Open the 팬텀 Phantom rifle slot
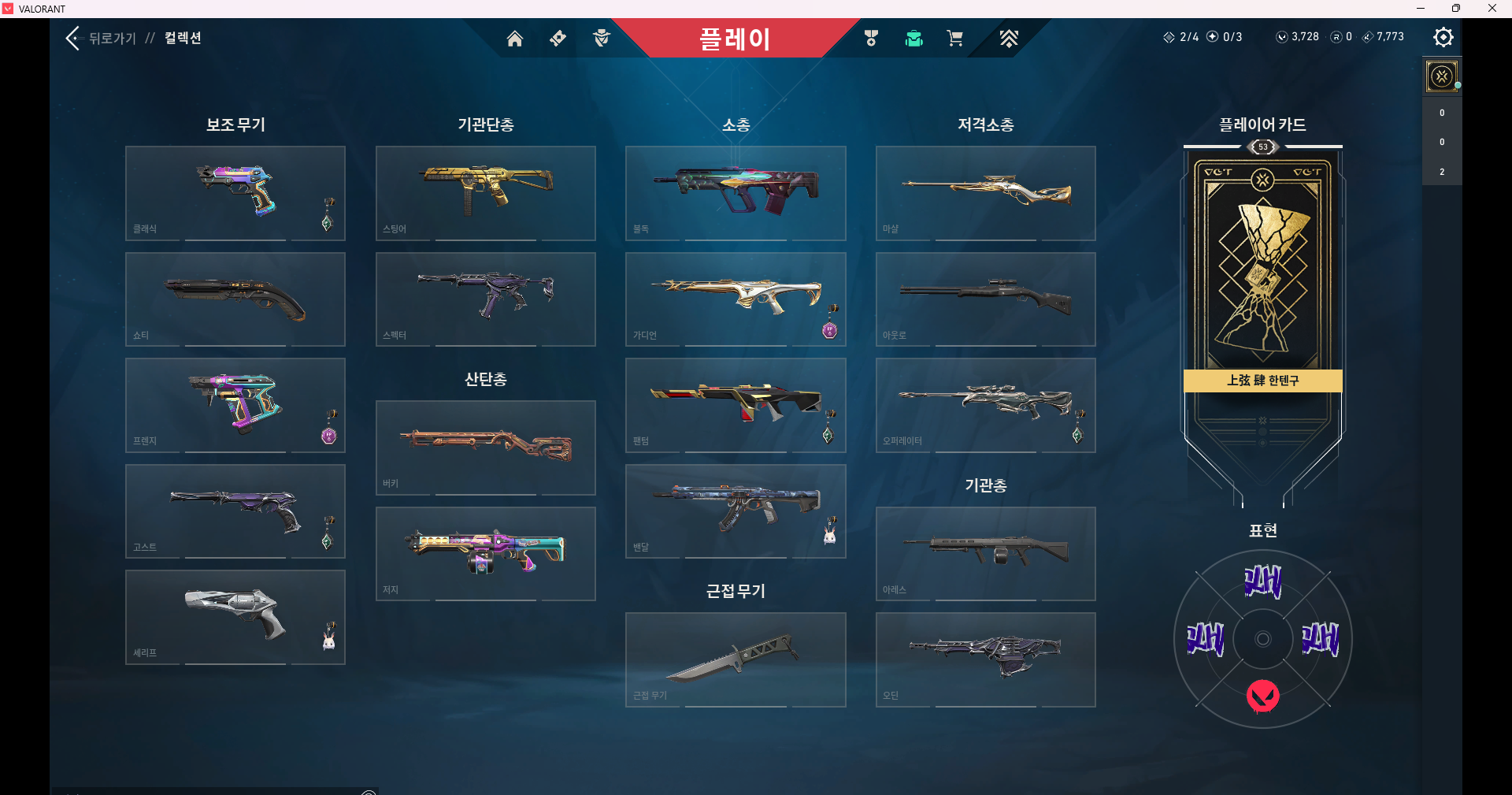This screenshot has height=795, width=1512. tap(735, 405)
